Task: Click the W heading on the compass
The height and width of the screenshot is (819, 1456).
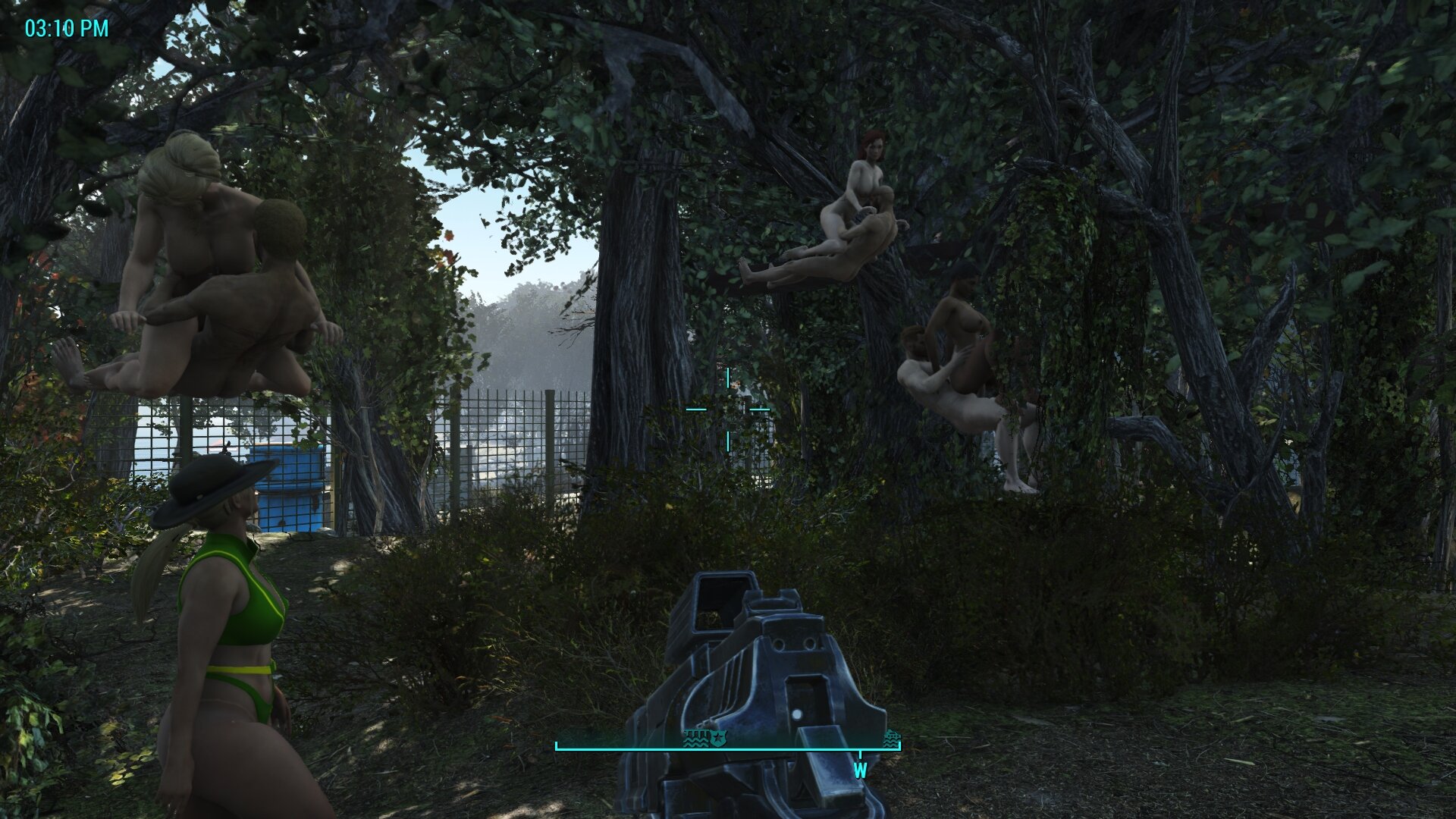Action: pos(860,771)
